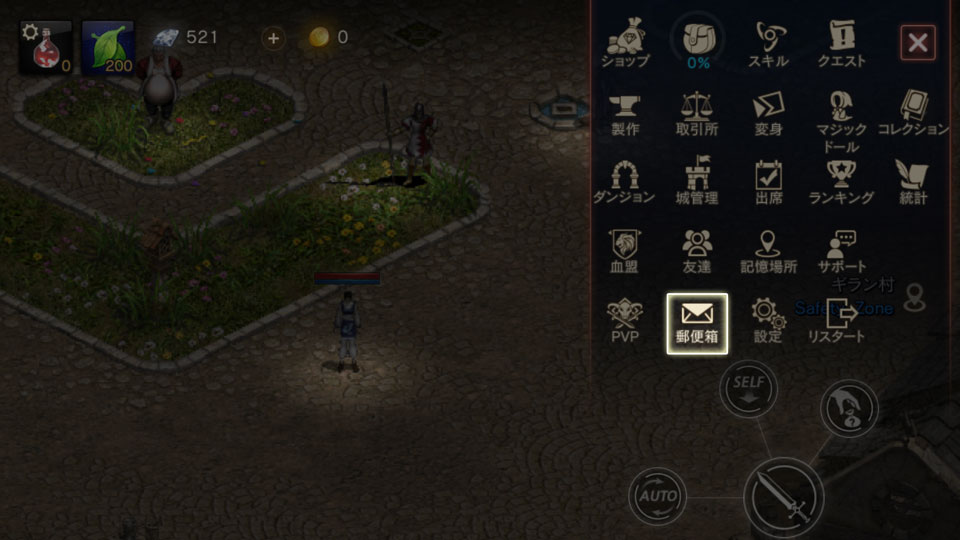The height and width of the screenshot is (540, 960).
Task: Open the 郵便箱 mailbox
Action: pos(697,322)
